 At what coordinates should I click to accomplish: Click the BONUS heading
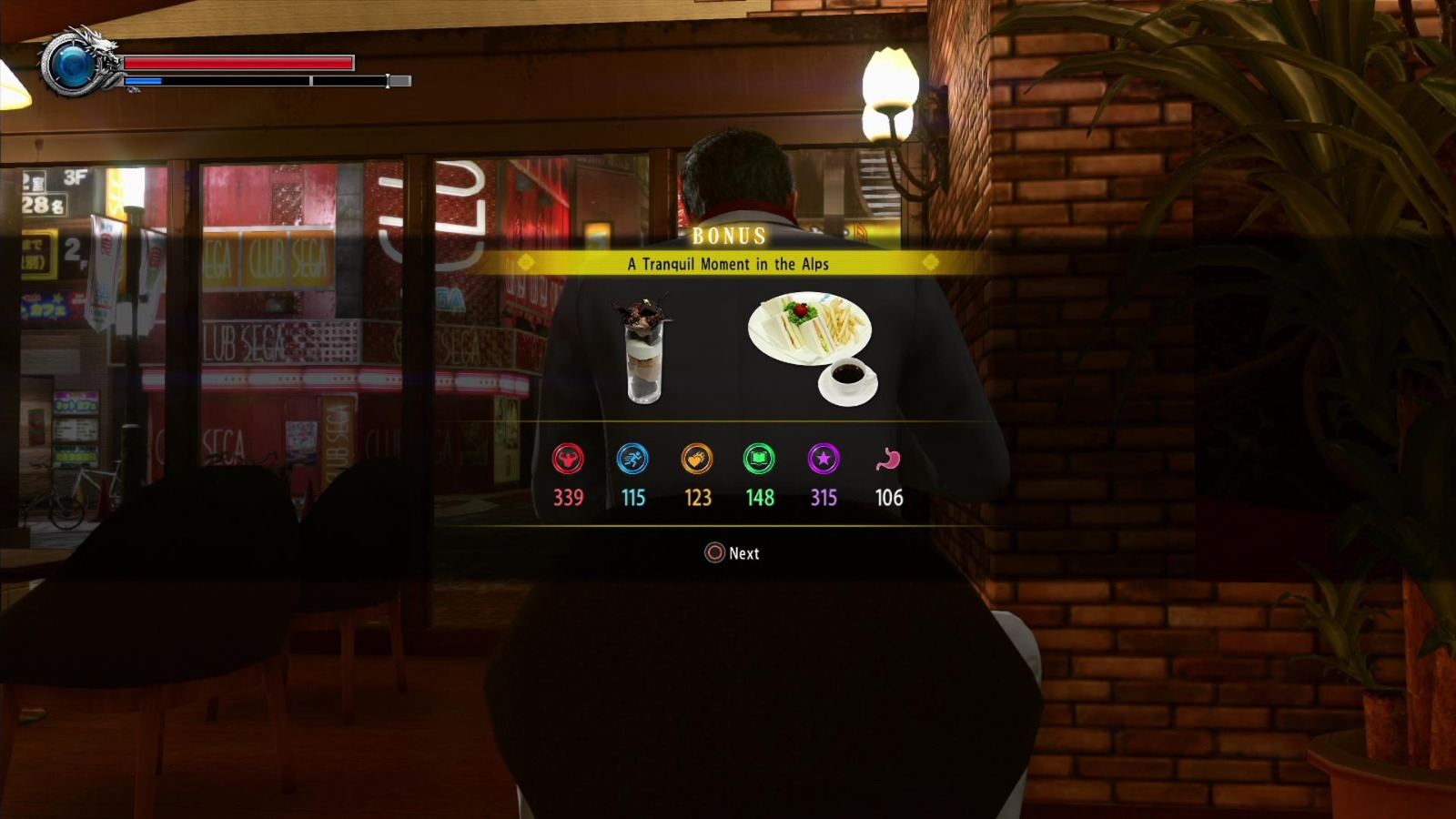pyautogui.click(x=728, y=236)
